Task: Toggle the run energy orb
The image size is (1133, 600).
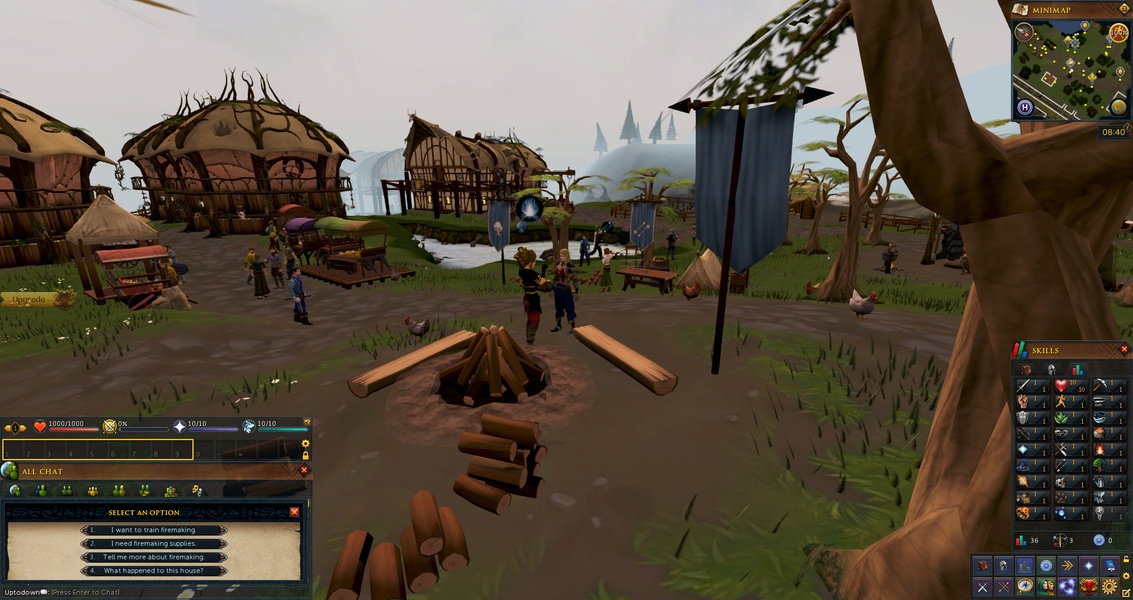Action: point(1118,32)
